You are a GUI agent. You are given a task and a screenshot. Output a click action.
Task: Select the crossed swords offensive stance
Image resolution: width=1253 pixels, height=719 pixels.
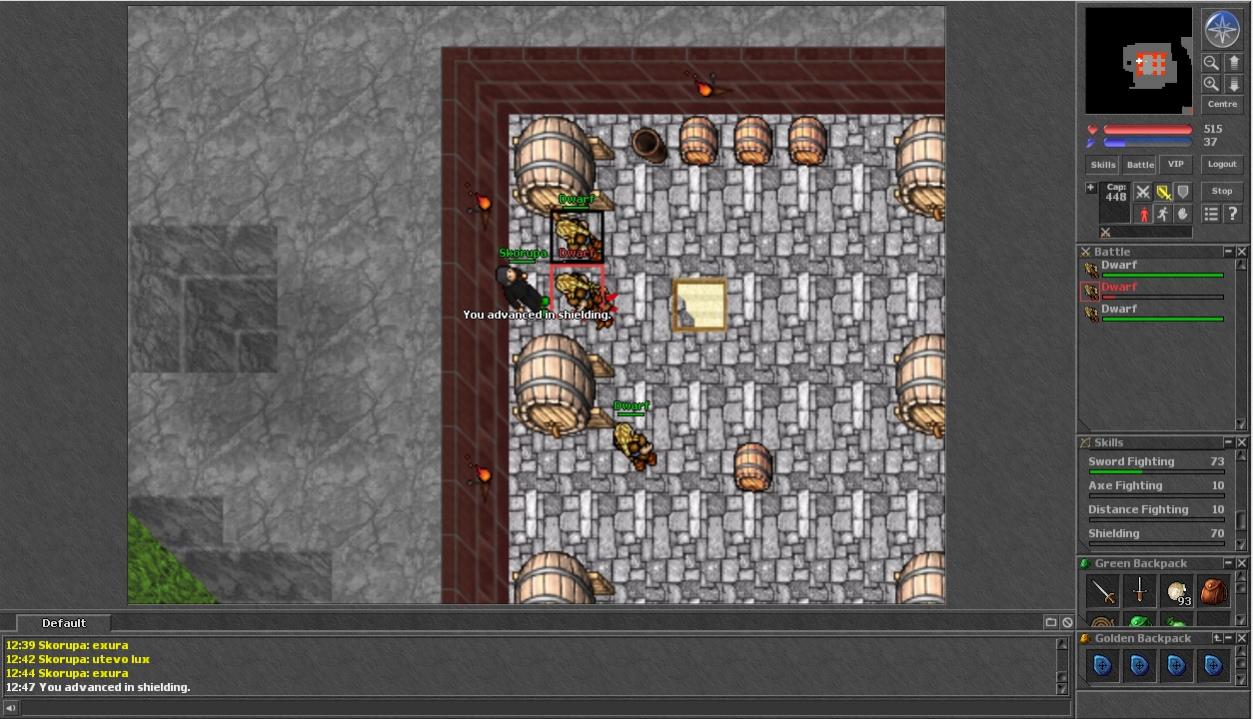click(x=1142, y=192)
